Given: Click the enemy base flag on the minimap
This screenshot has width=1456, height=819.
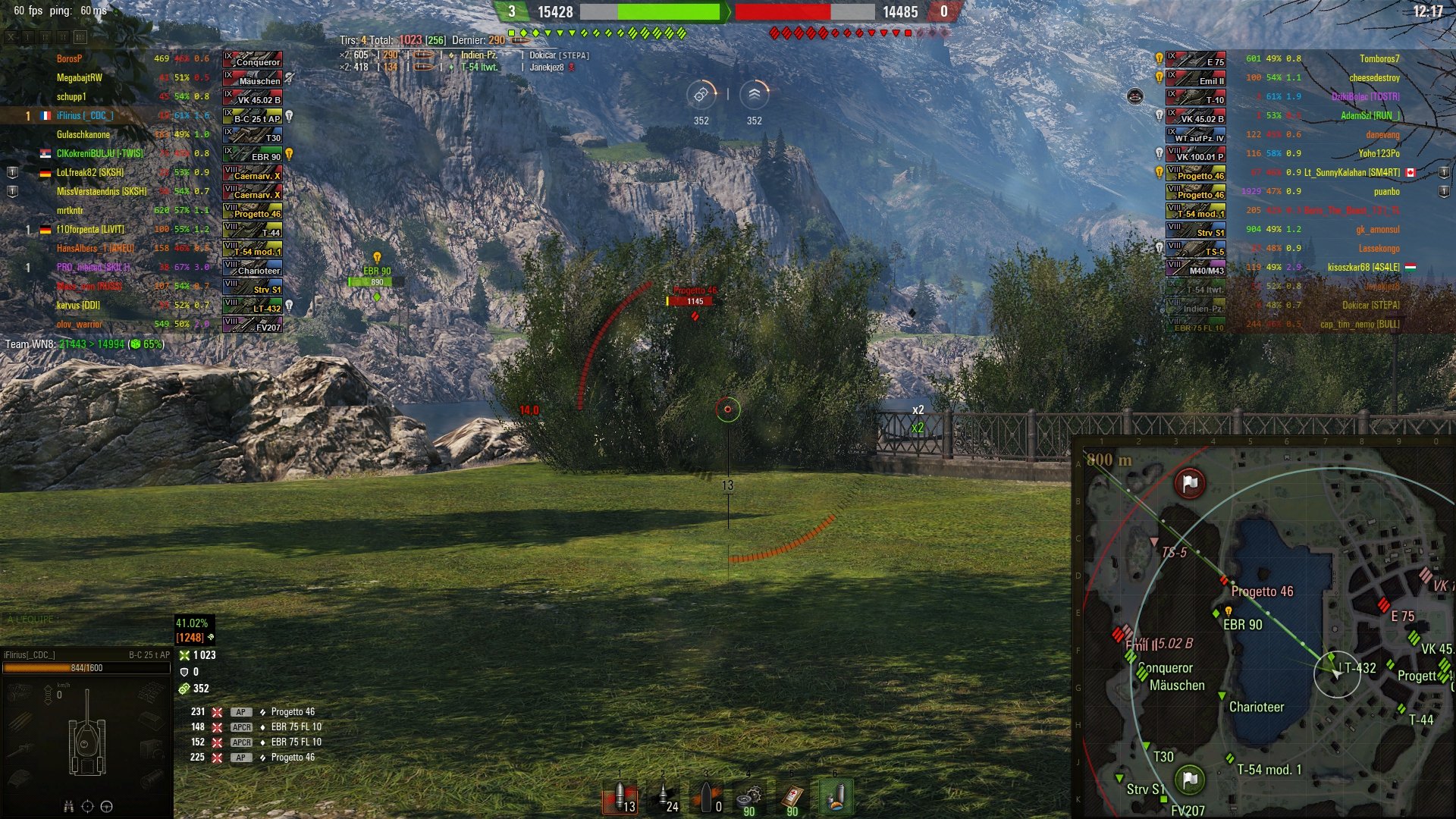Looking at the screenshot, I should [1190, 483].
